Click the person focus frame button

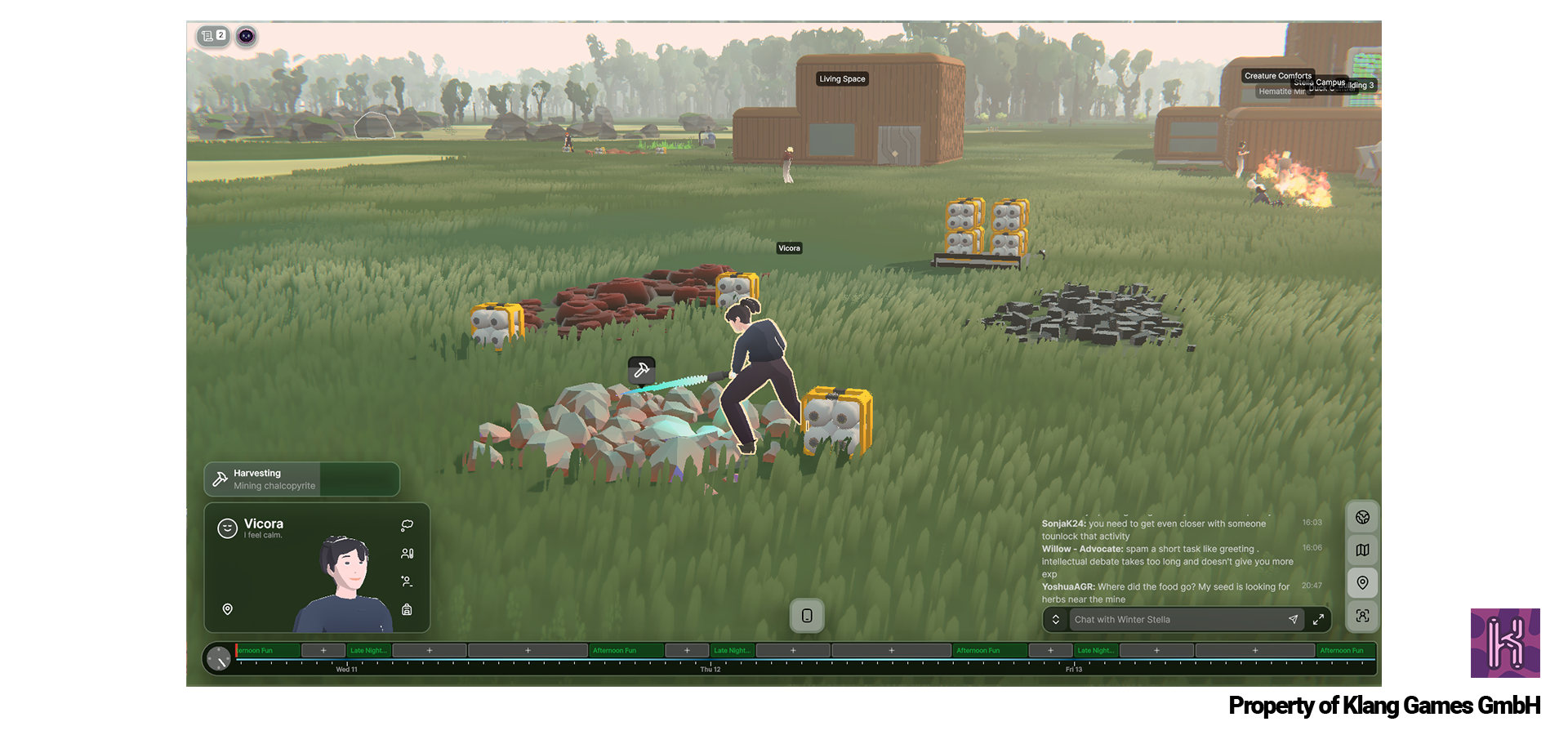pyautogui.click(x=1362, y=616)
